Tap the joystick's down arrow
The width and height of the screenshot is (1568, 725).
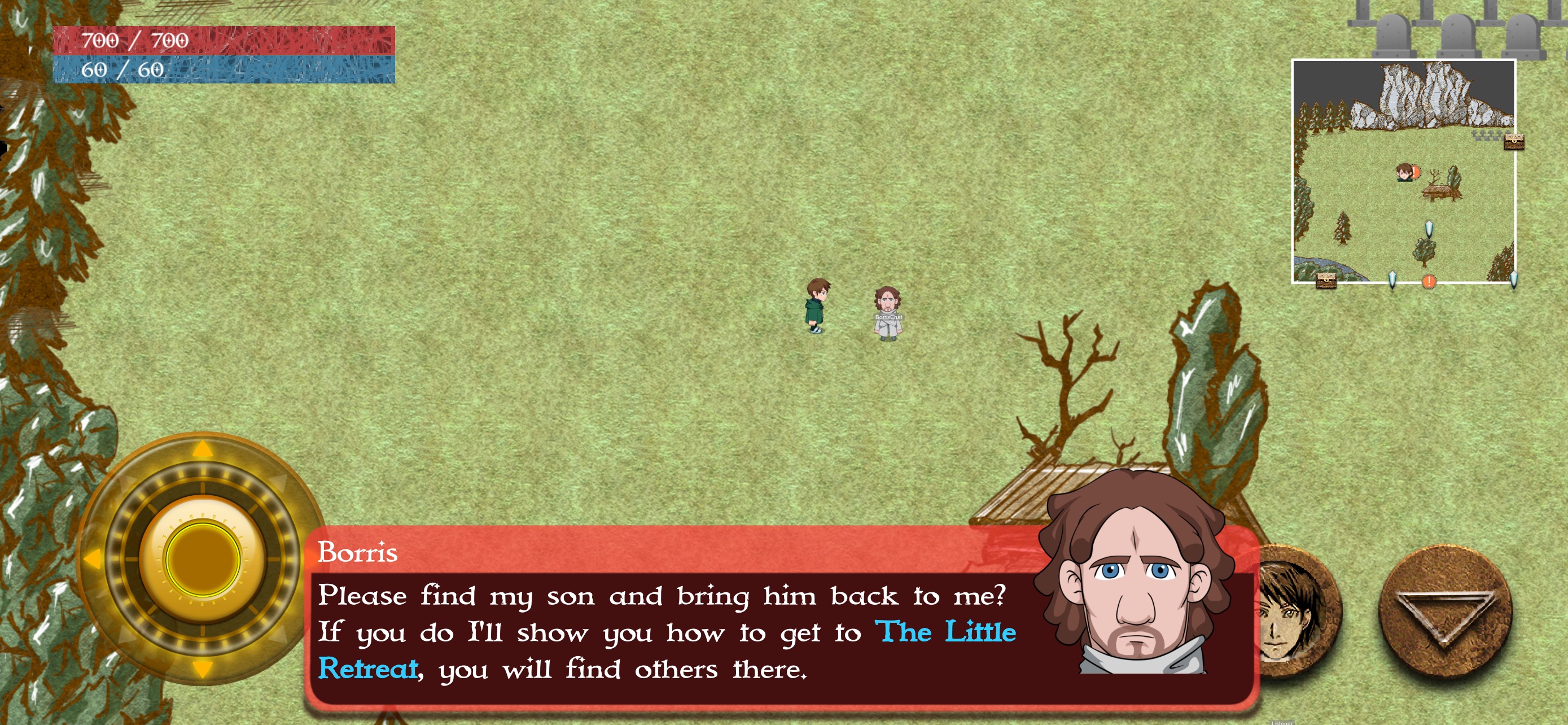(203, 669)
